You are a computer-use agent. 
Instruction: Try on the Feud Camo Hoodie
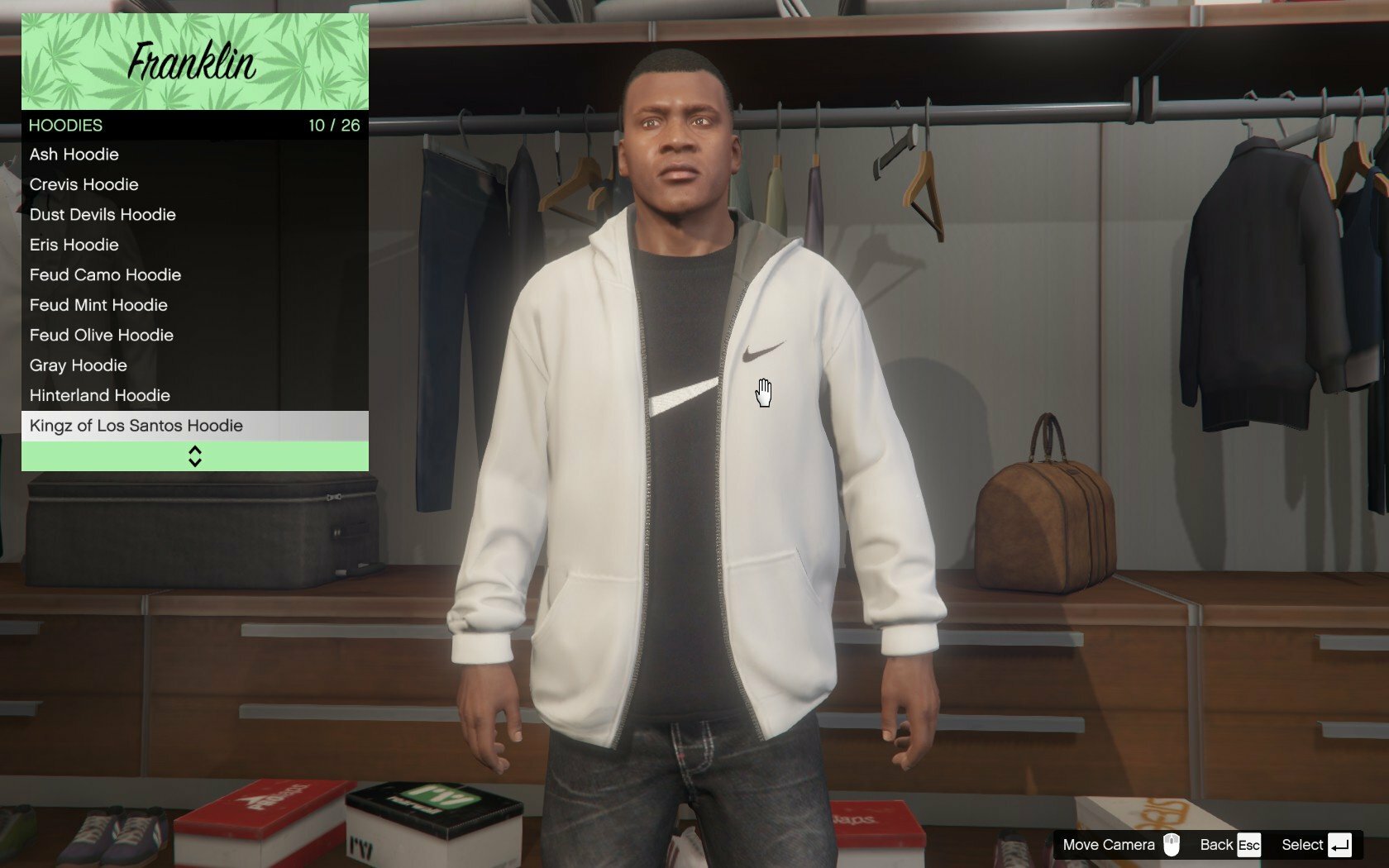[105, 275]
